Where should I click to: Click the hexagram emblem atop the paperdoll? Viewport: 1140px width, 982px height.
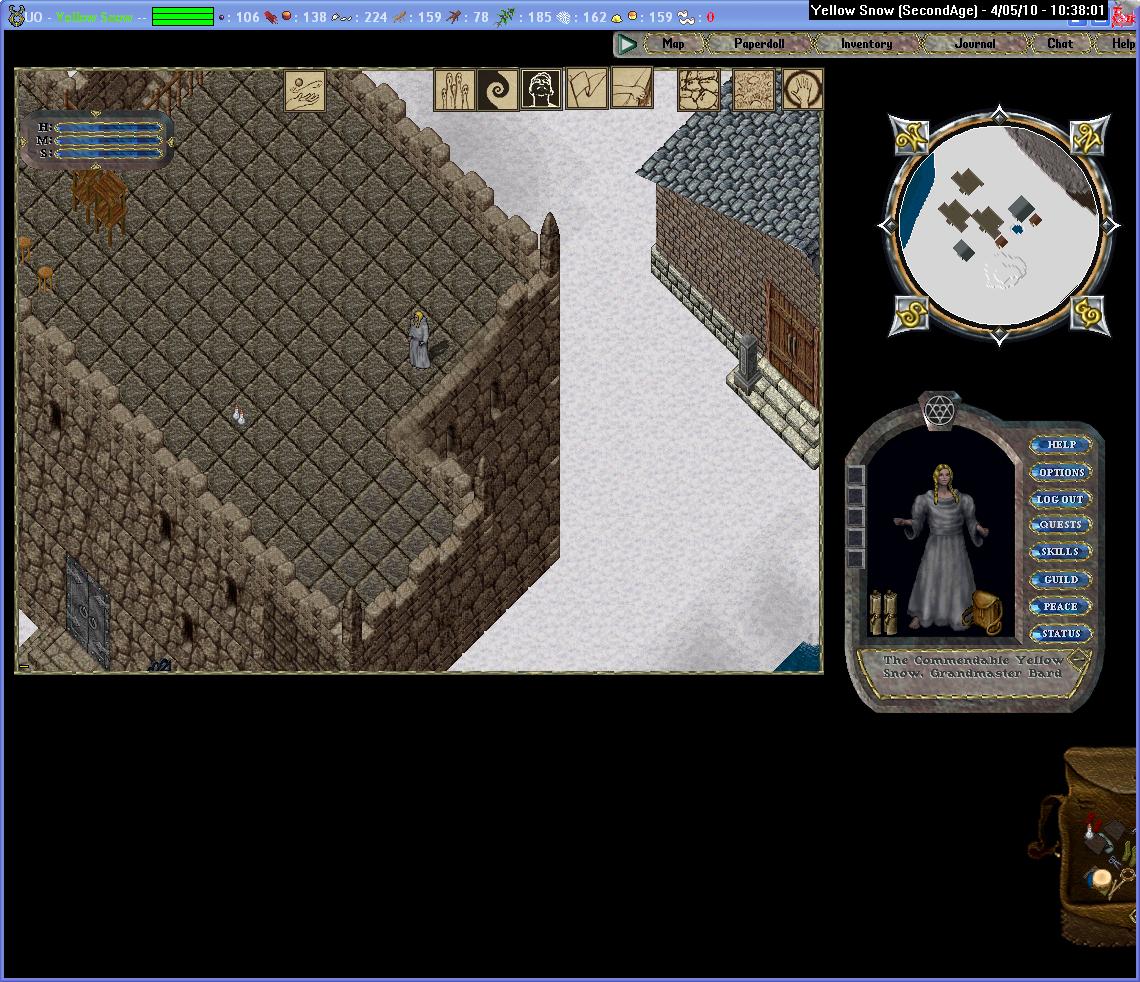click(938, 410)
